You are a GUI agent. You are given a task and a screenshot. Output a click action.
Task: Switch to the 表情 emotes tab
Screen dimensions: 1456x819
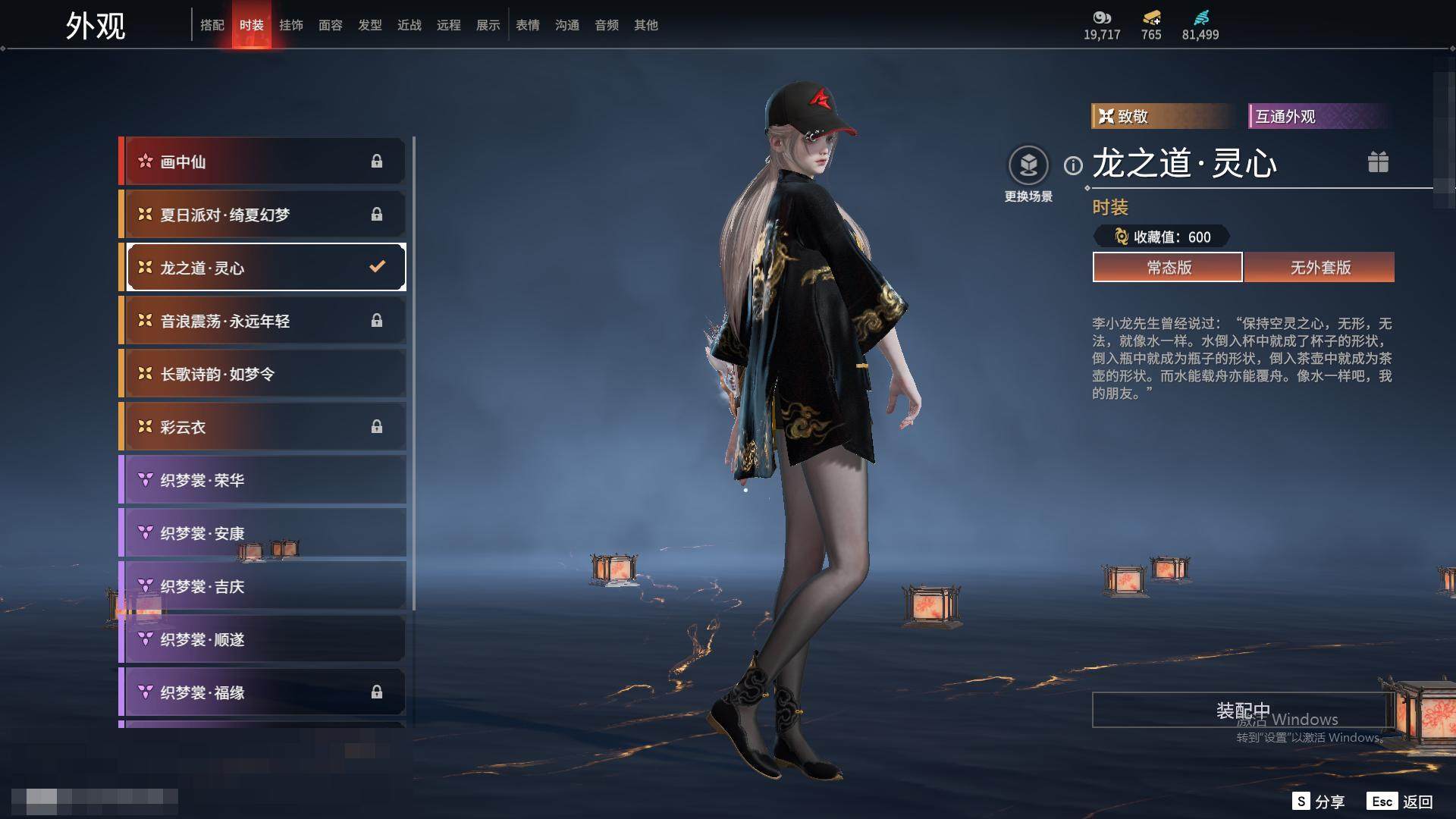(528, 25)
